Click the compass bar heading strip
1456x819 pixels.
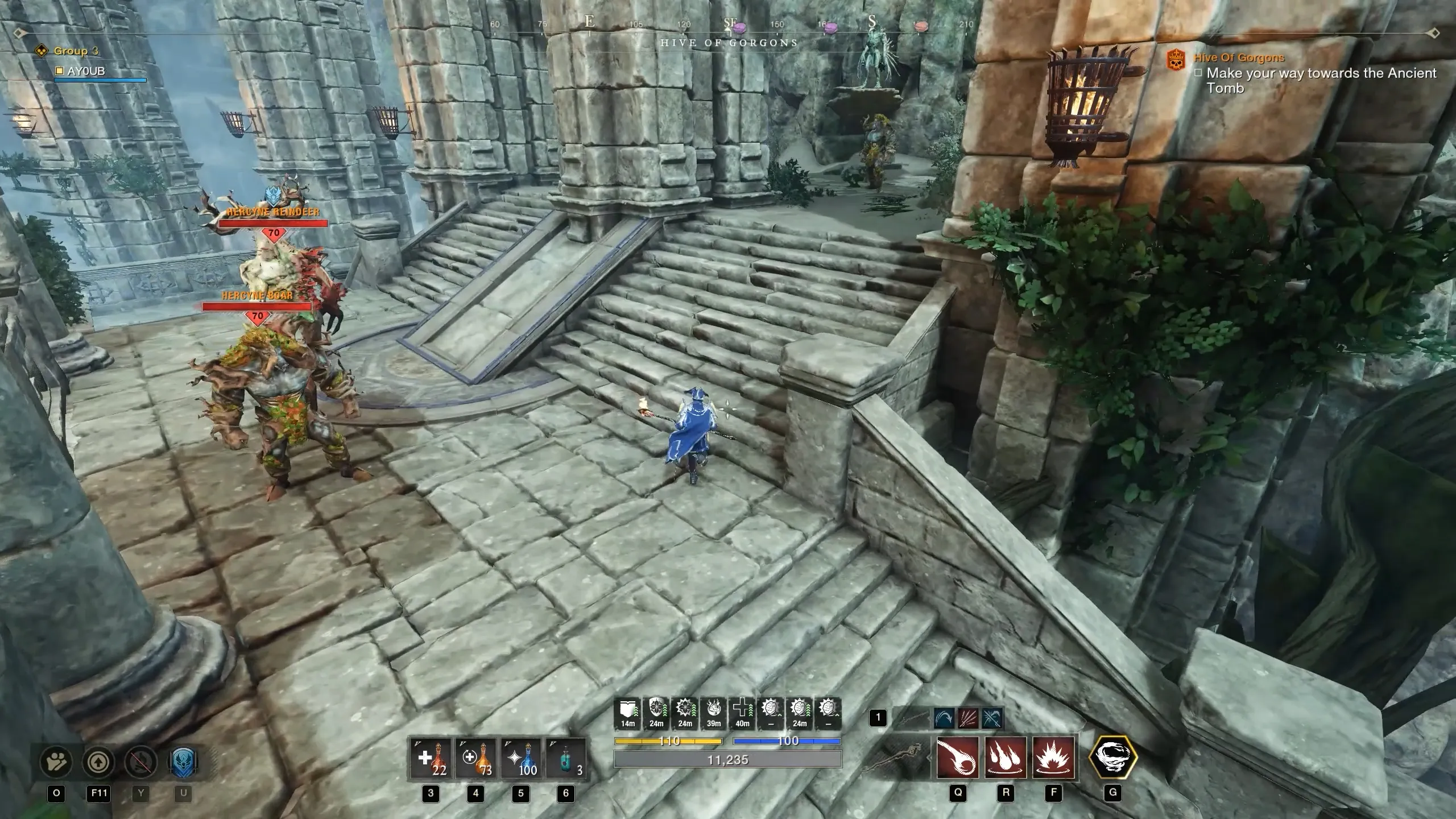[728, 25]
